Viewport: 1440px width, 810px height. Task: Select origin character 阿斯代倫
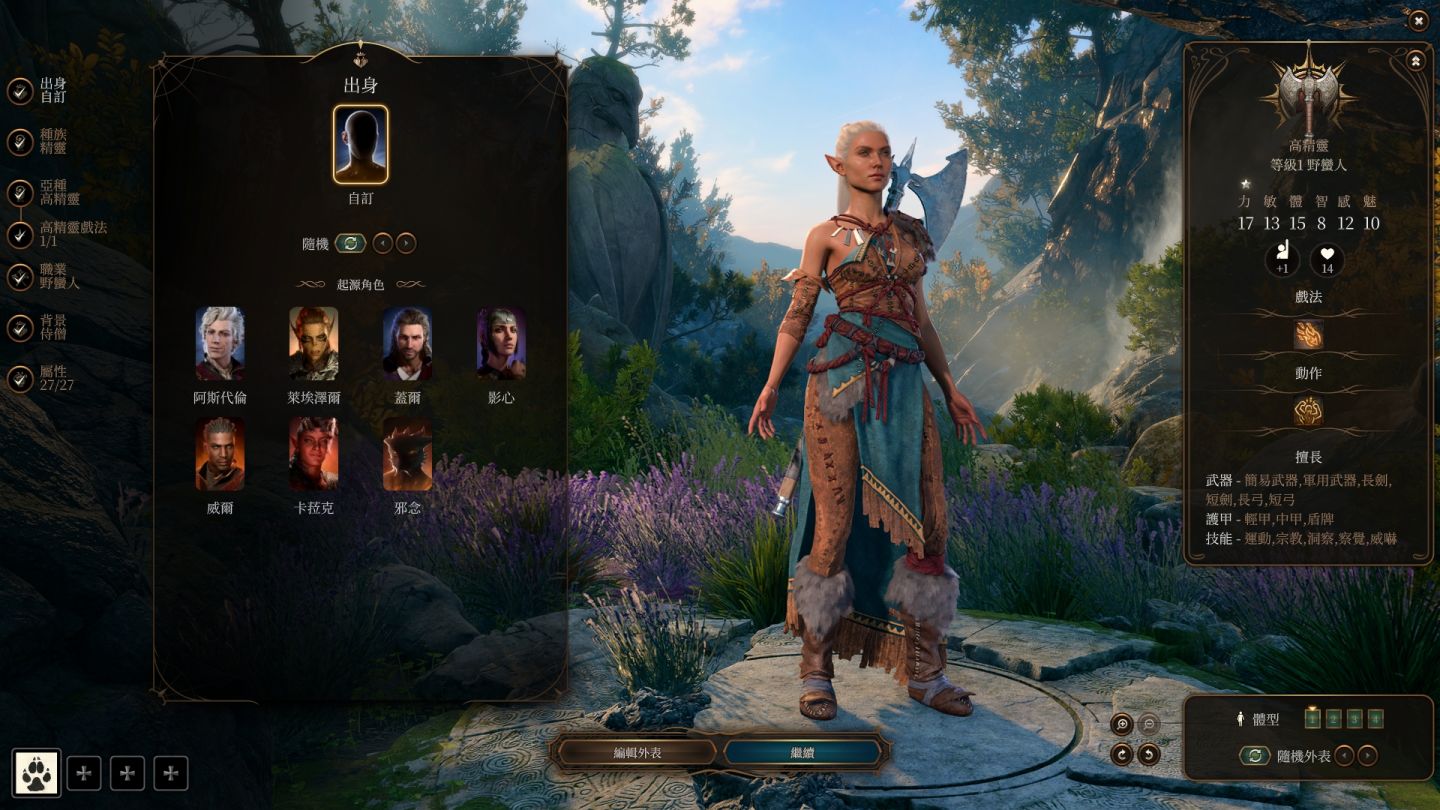click(220, 344)
